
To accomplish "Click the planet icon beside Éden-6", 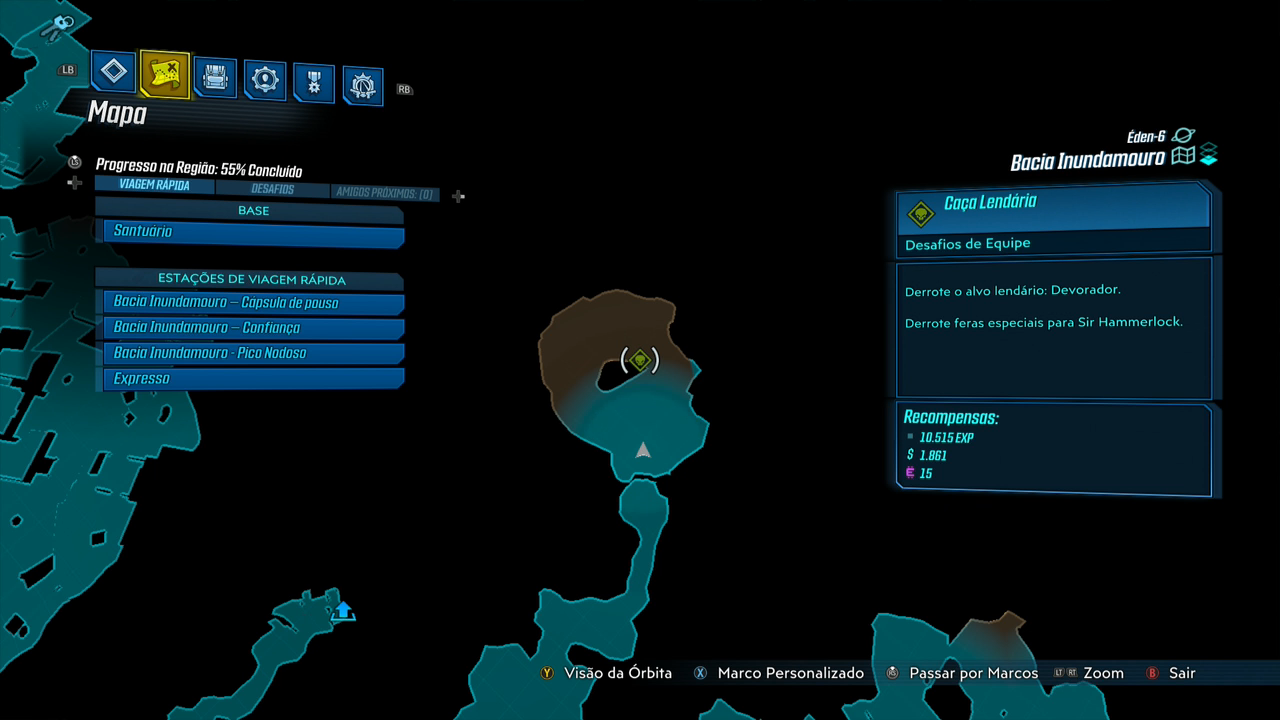I will point(1184,136).
